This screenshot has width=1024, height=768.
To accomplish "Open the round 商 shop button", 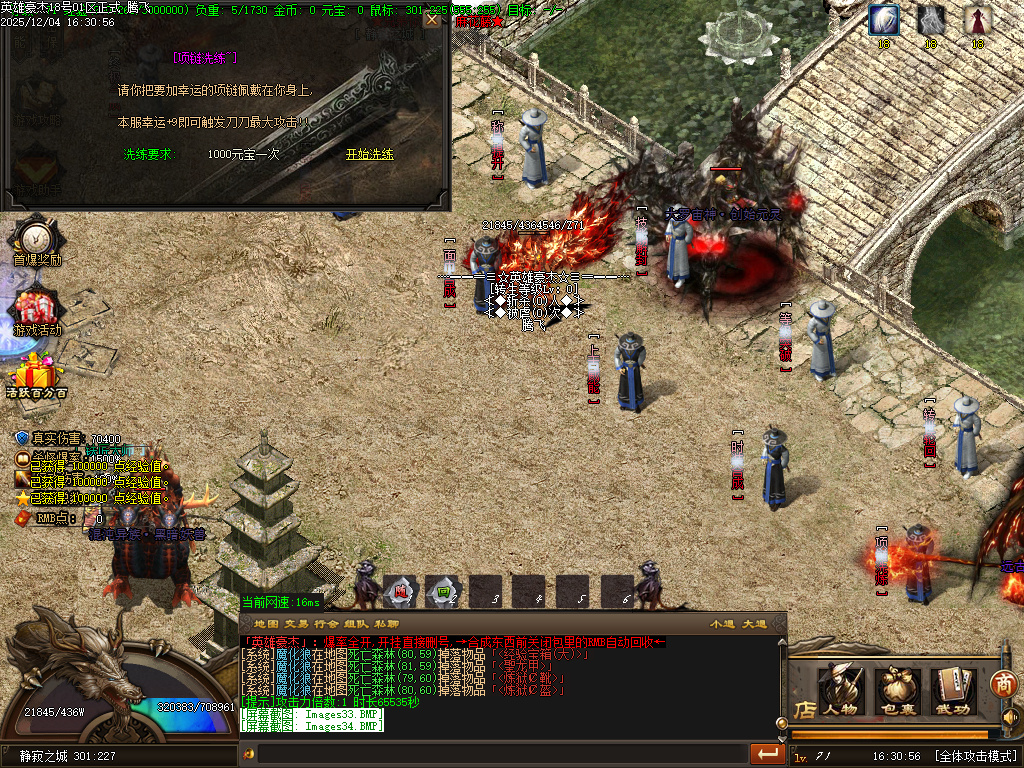I will pyautogui.click(x=1004, y=683).
